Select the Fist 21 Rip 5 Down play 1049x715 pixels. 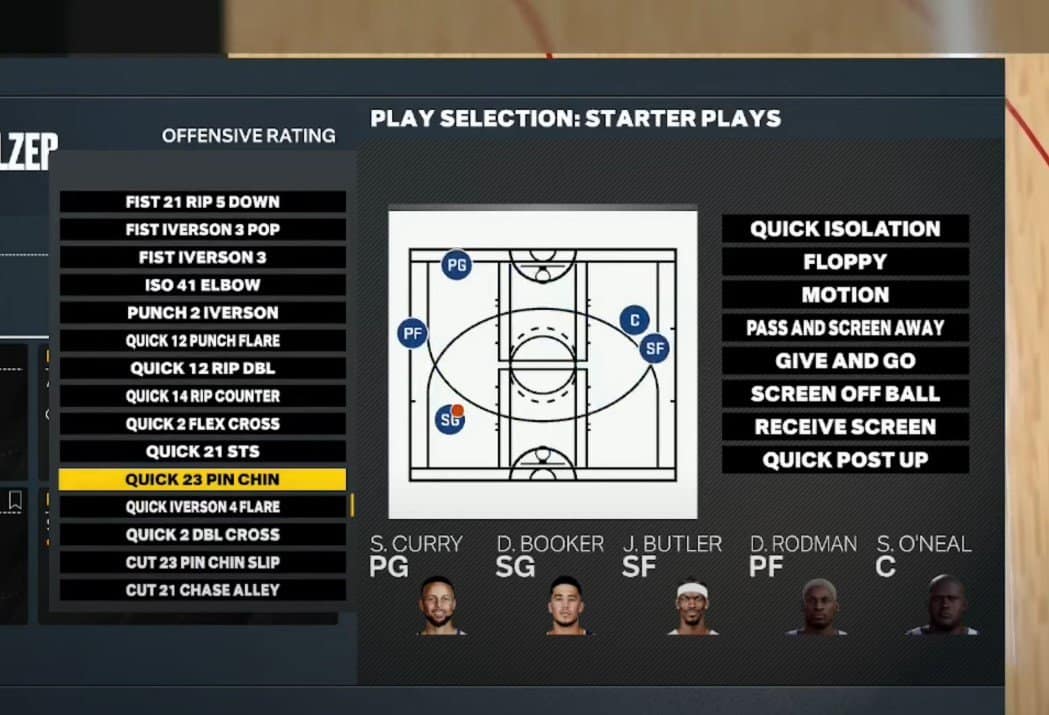pyautogui.click(x=202, y=202)
